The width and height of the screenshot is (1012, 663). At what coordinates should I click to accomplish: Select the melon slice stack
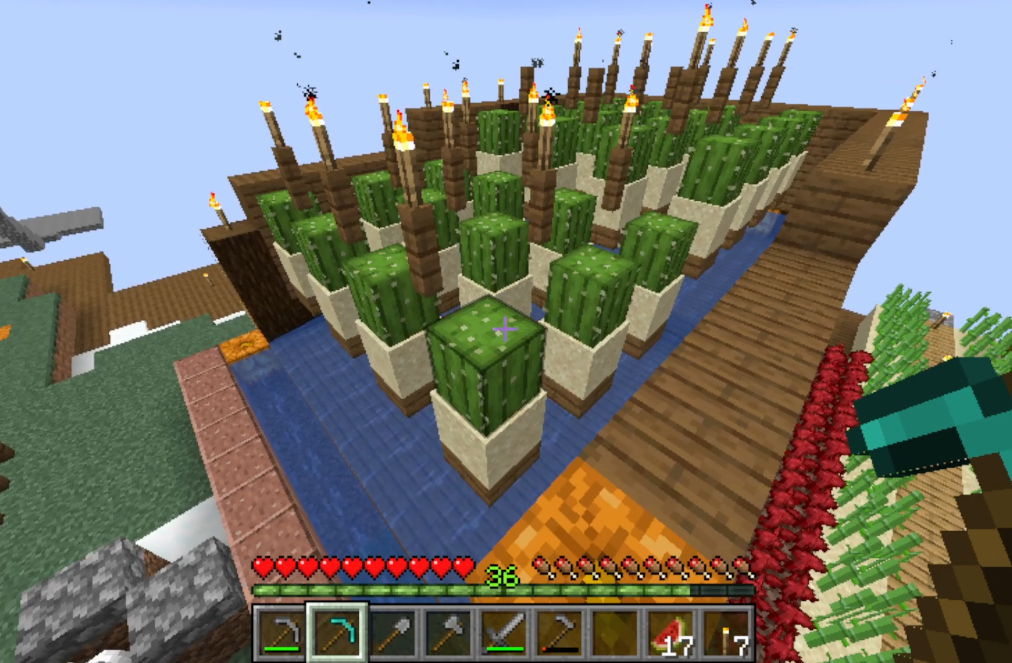tap(670, 632)
